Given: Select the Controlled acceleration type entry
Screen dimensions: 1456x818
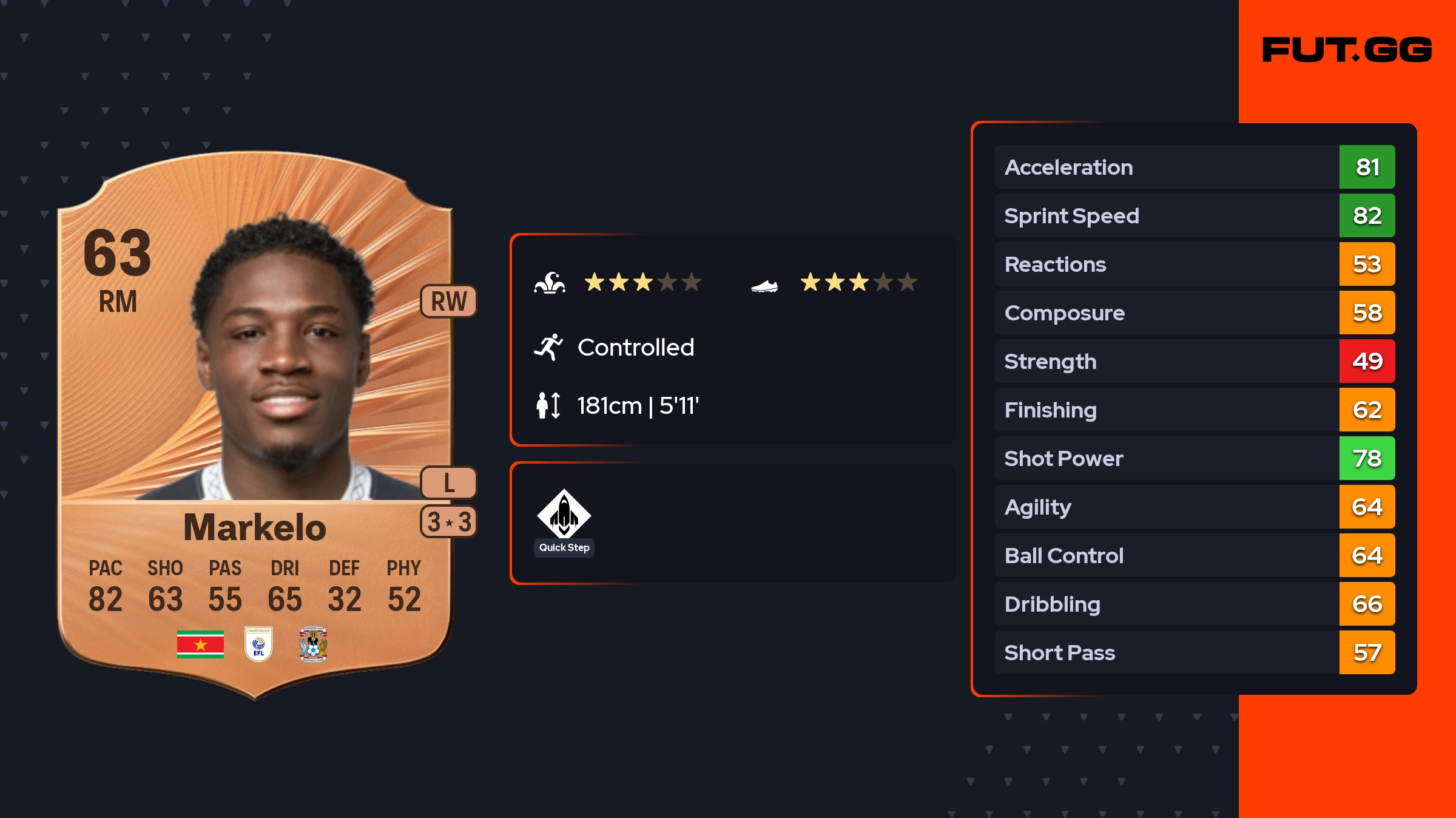Looking at the screenshot, I should (x=635, y=347).
